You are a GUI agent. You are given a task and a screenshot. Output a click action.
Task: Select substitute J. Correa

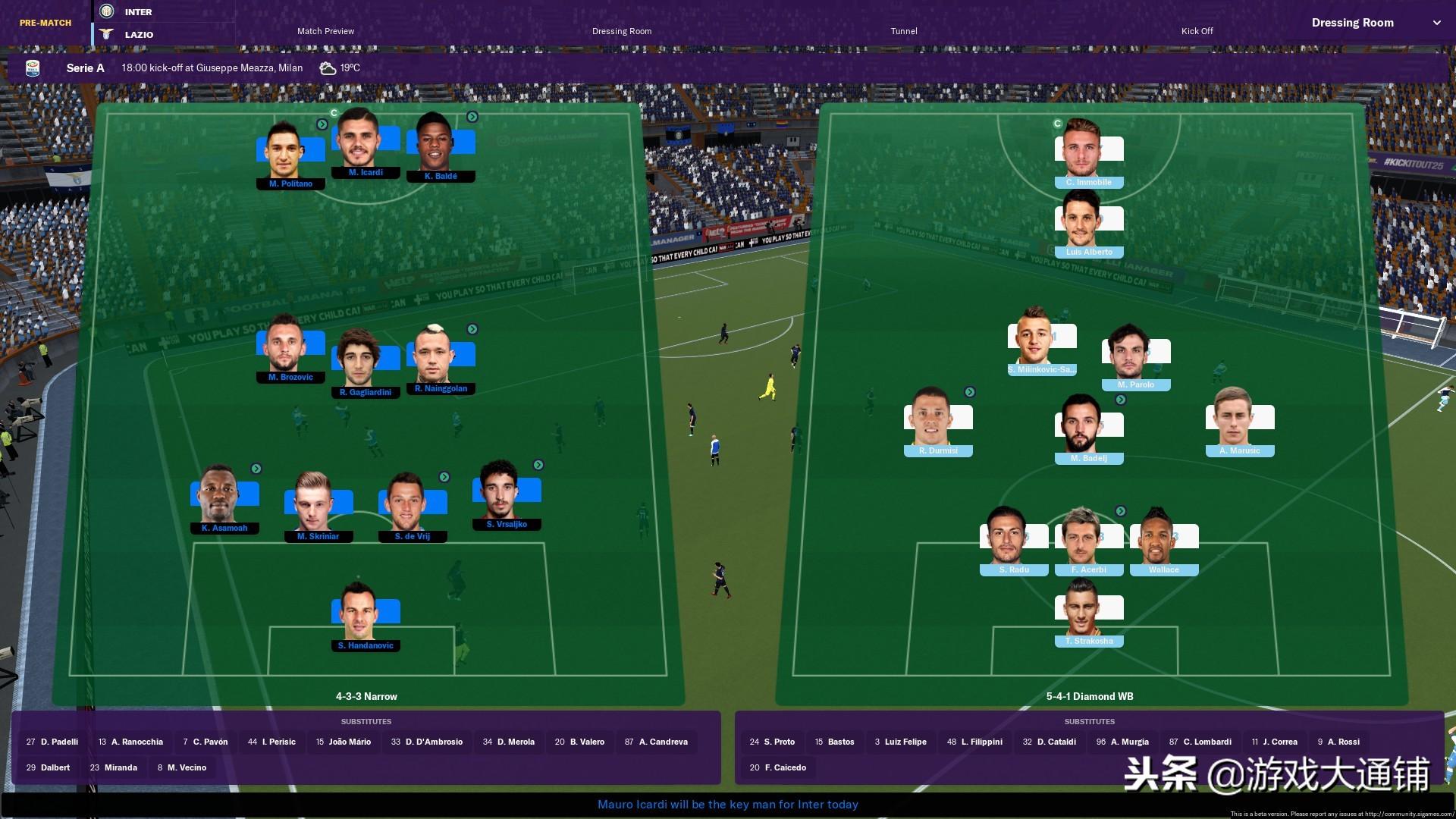[x=1275, y=742]
